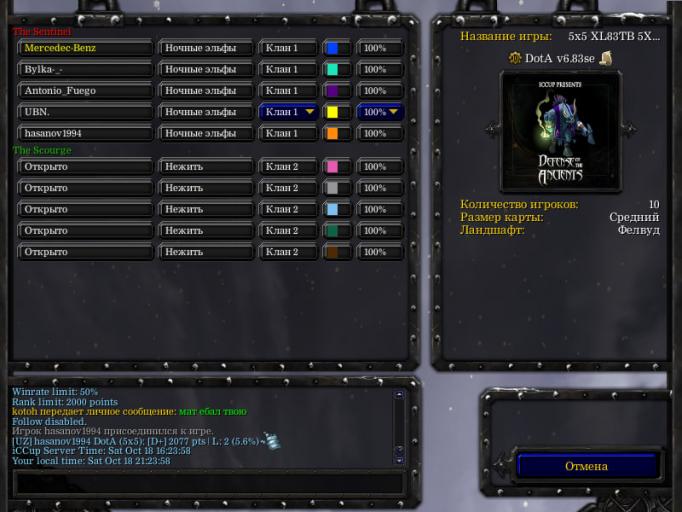
Task: Choose the Antonio_Fuego player slot
Action: pyautogui.click(x=86, y=91)
